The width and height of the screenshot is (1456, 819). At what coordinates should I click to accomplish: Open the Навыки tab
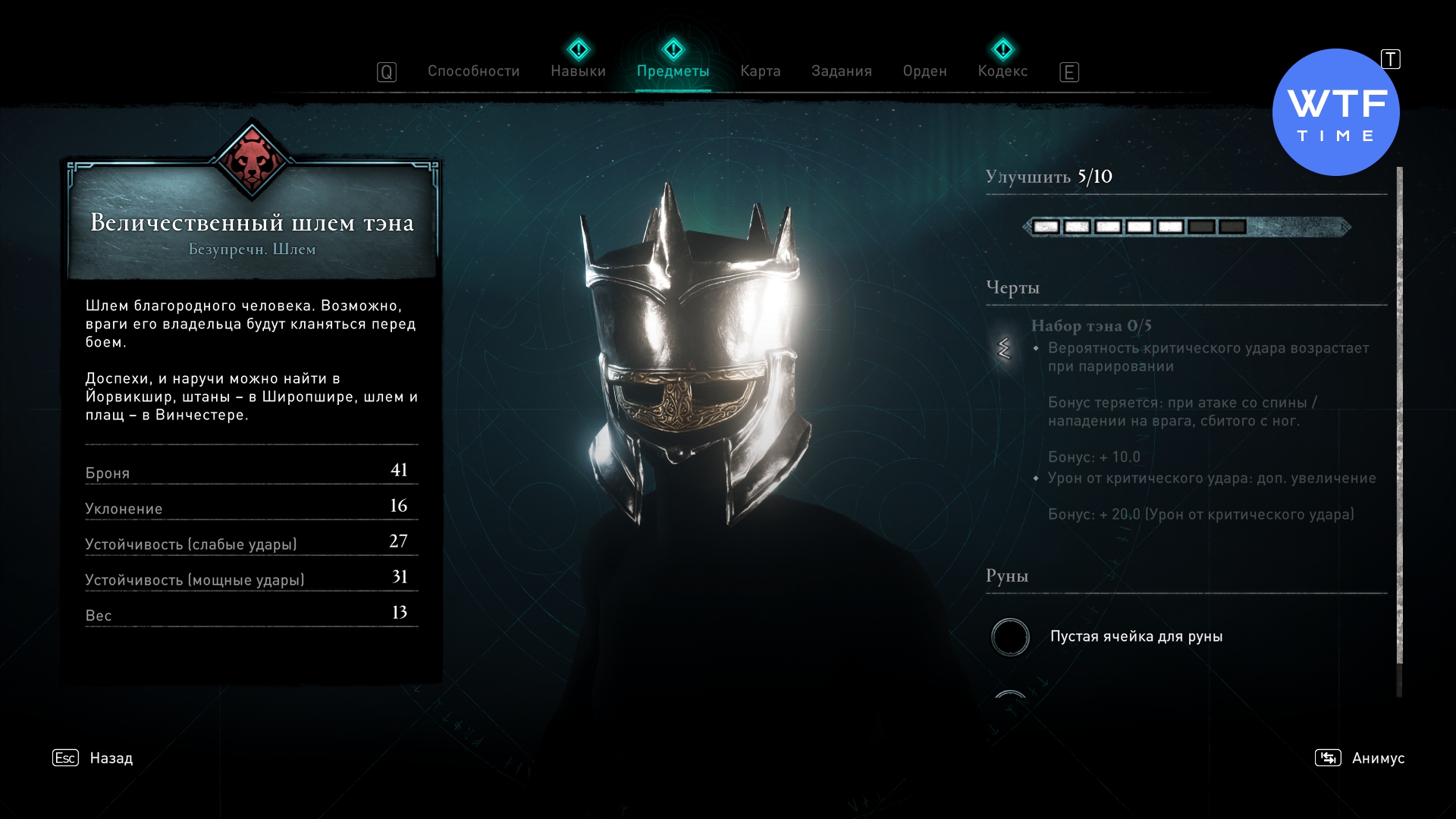pyautogui.click(x=578, y=71)
